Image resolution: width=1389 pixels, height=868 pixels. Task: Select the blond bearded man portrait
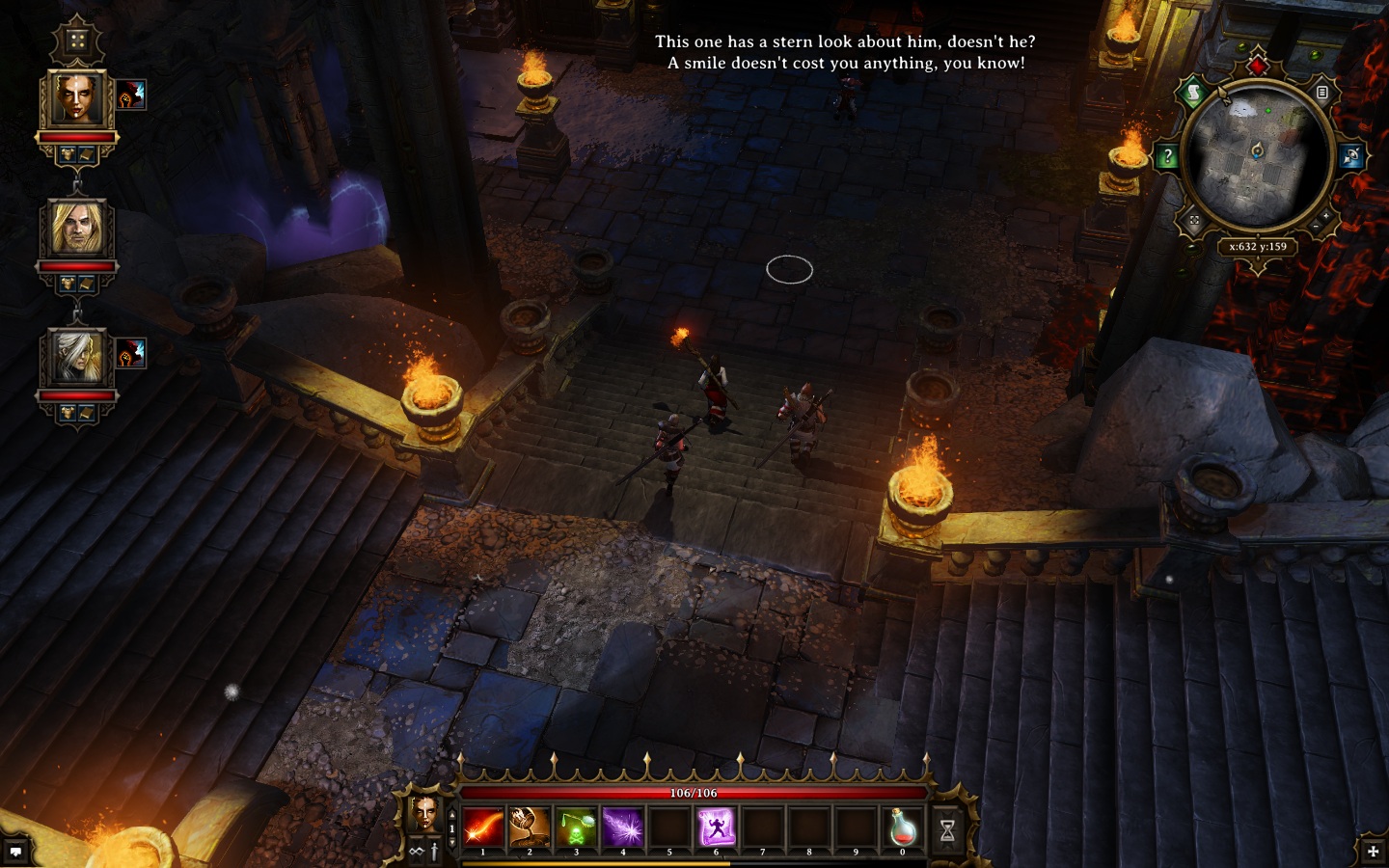point(77,229)
